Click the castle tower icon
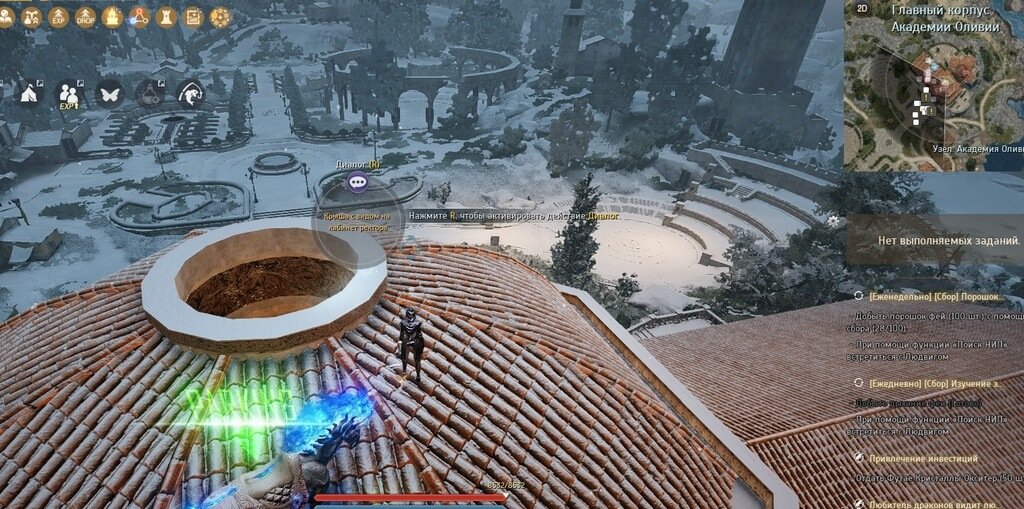1024x509 pixels. 166,17
